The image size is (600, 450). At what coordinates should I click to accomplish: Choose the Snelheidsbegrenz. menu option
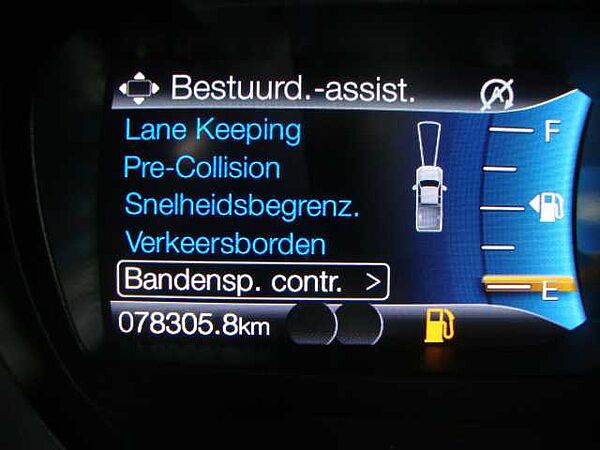coord(242,205)
